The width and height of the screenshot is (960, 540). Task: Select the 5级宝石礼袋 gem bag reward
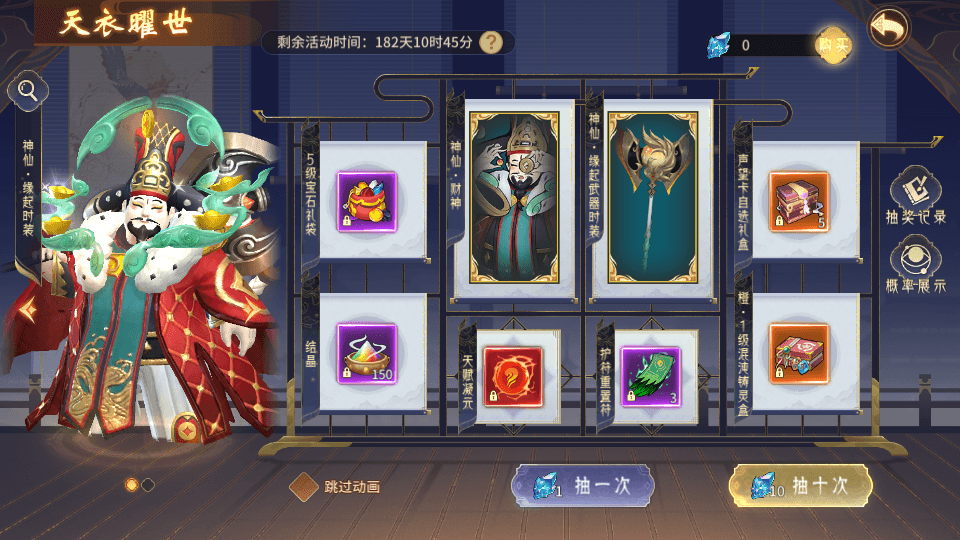(366, 201)
